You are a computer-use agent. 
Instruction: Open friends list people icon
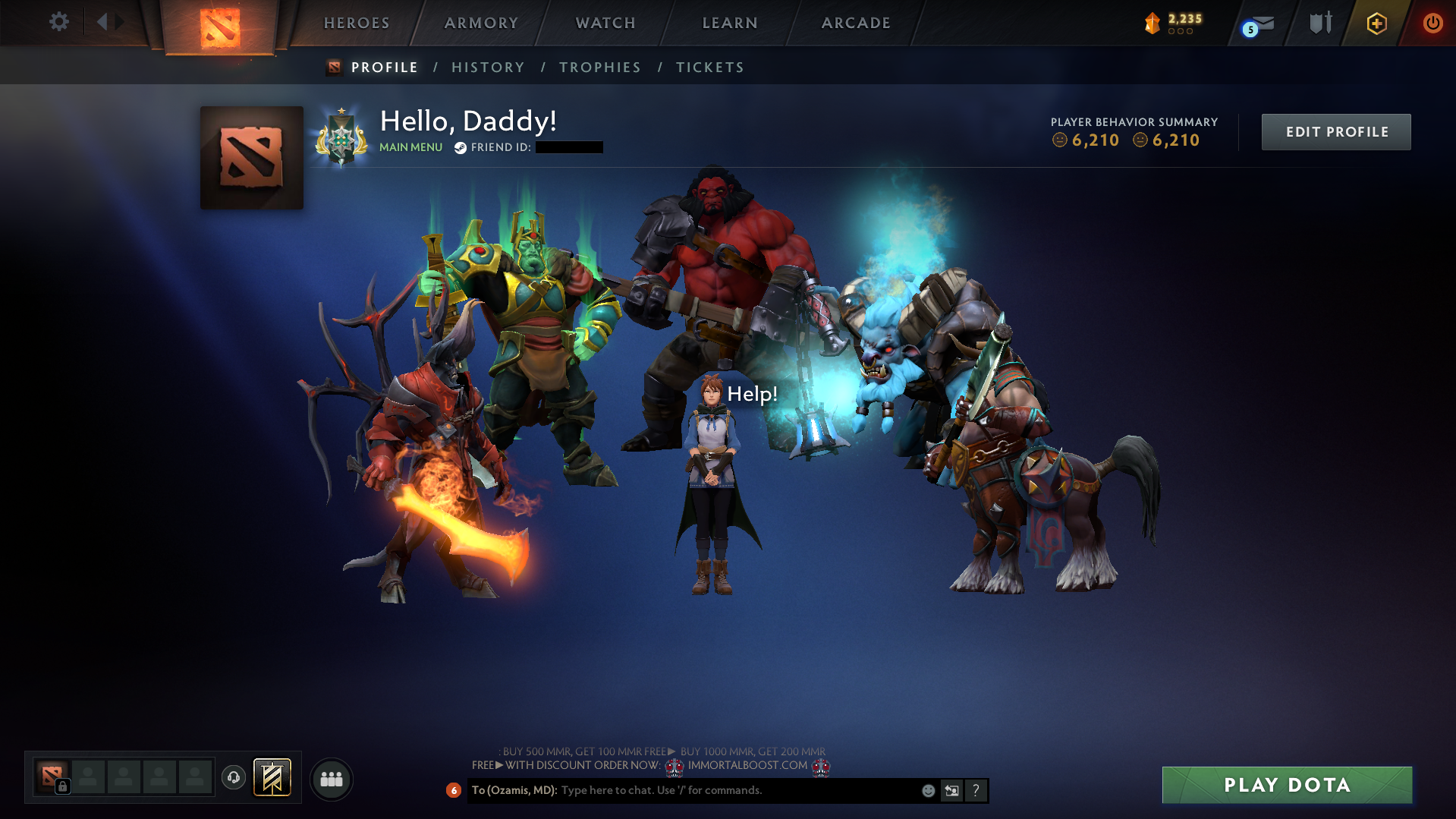pyautogui.click(x=331, y=778)
